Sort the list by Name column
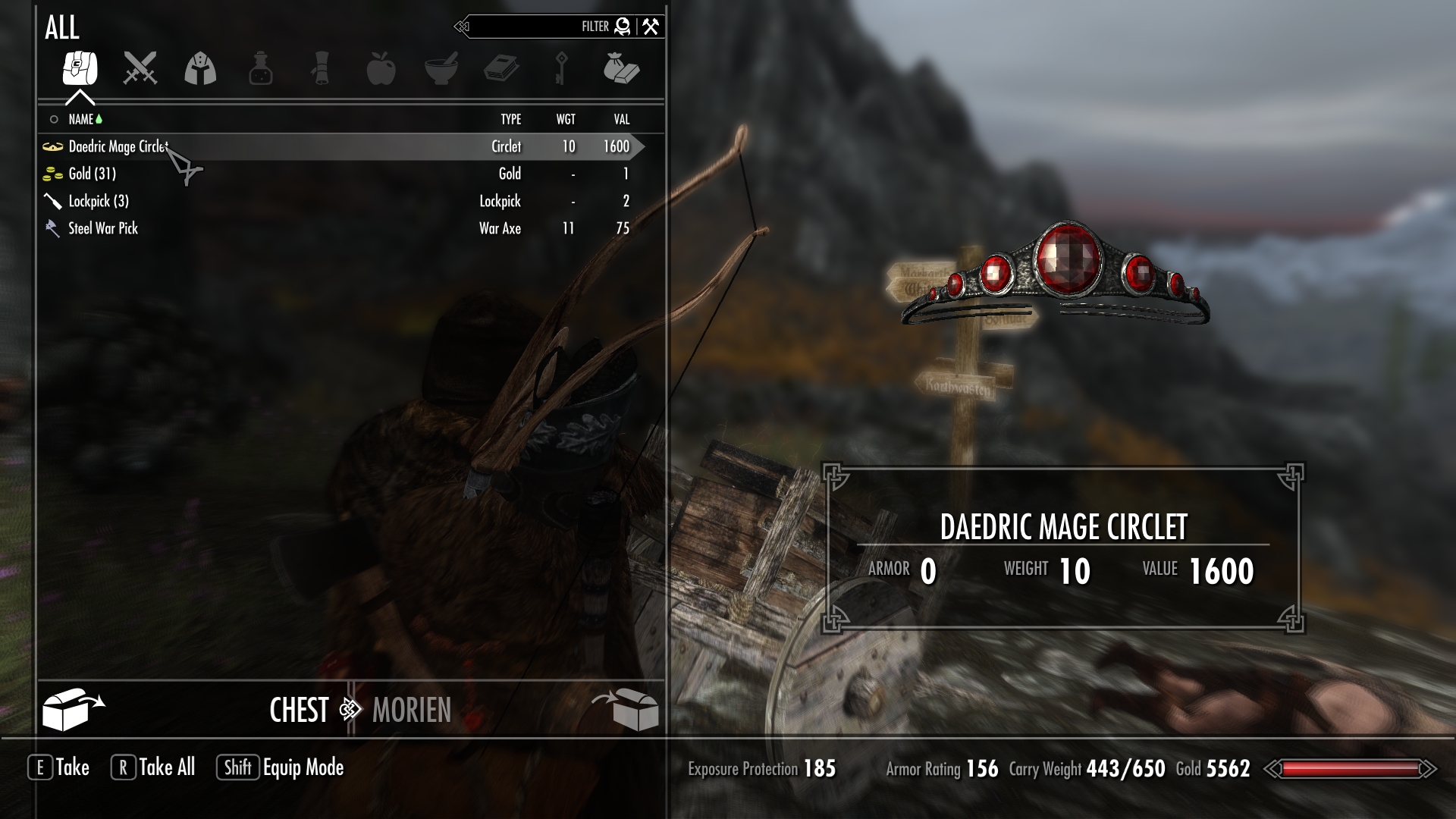This screenshot has width=1456, height=819. tap(80, 119)
